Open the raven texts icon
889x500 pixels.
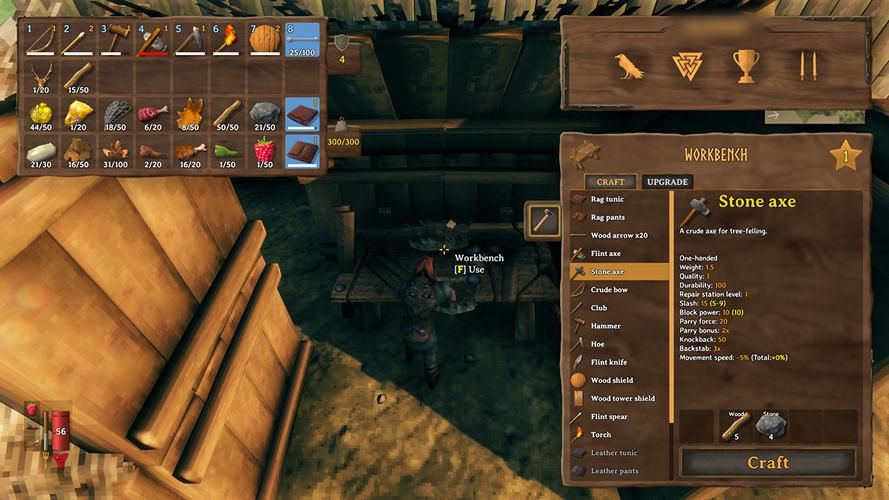[x=628, y=66]
